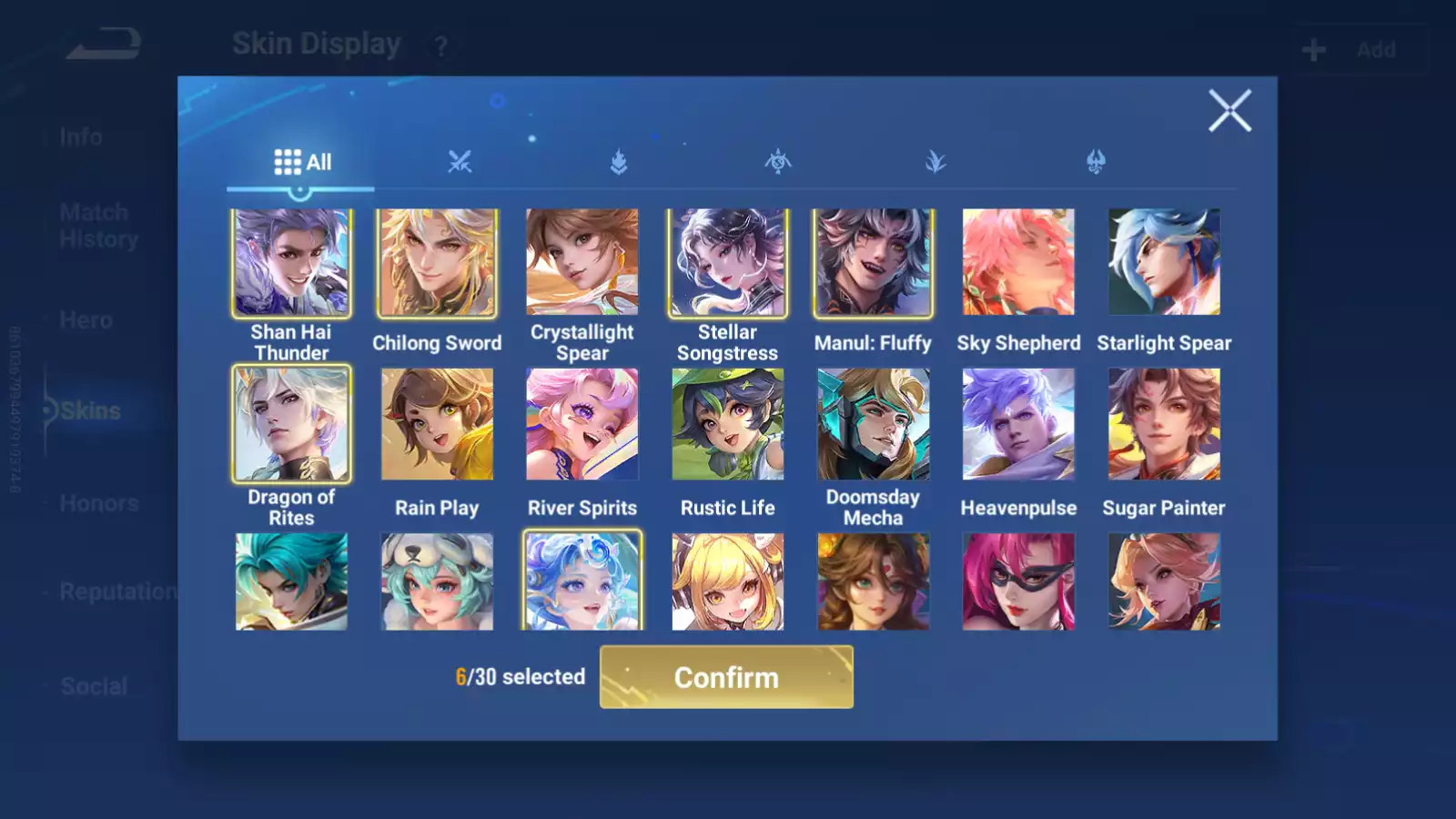Pick the Crystallight Spear skin
Screen dimensions: 1456x819
[582, 263]
